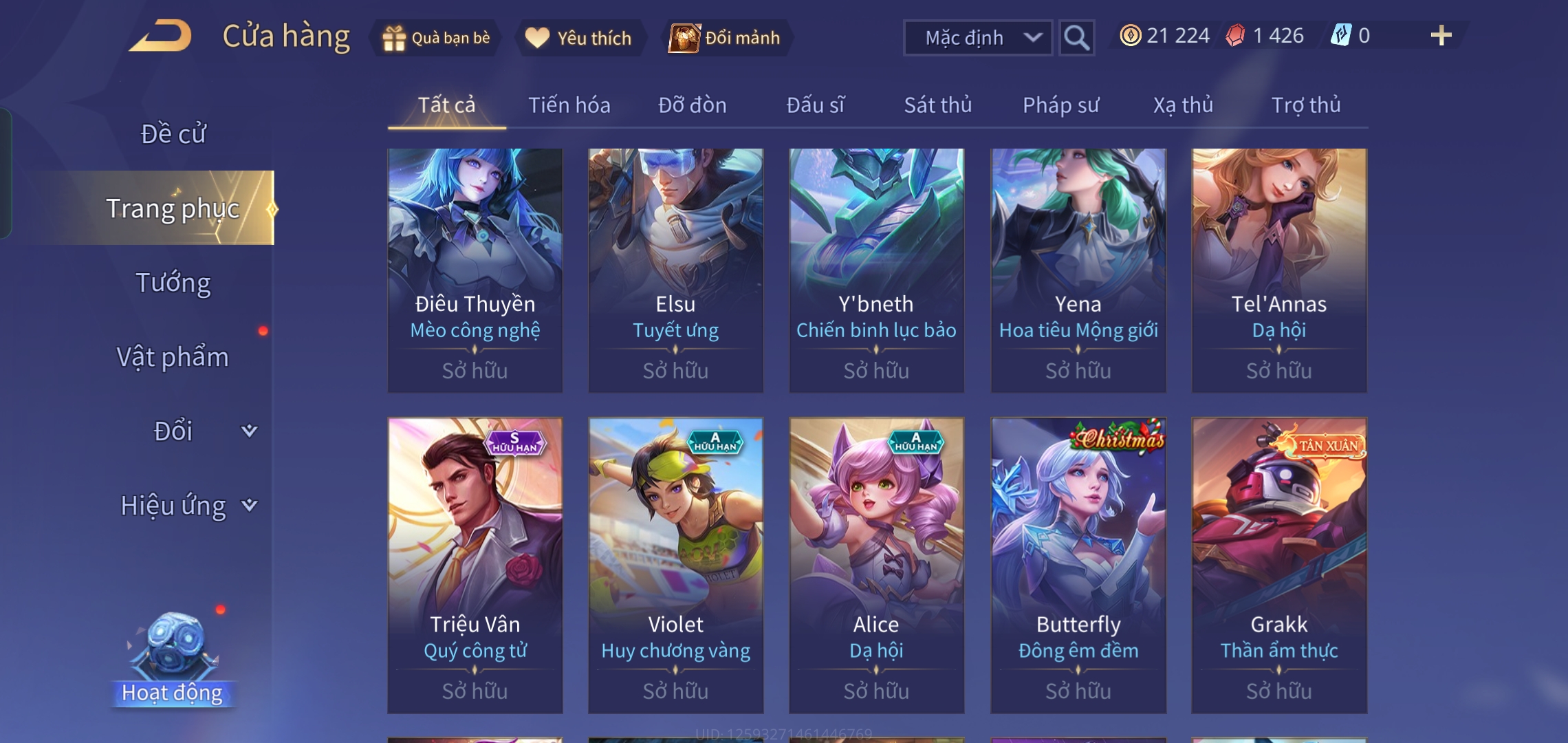Switch to the Tiến hóa tab
The image size is (1568, 743).
coord(569,105)
